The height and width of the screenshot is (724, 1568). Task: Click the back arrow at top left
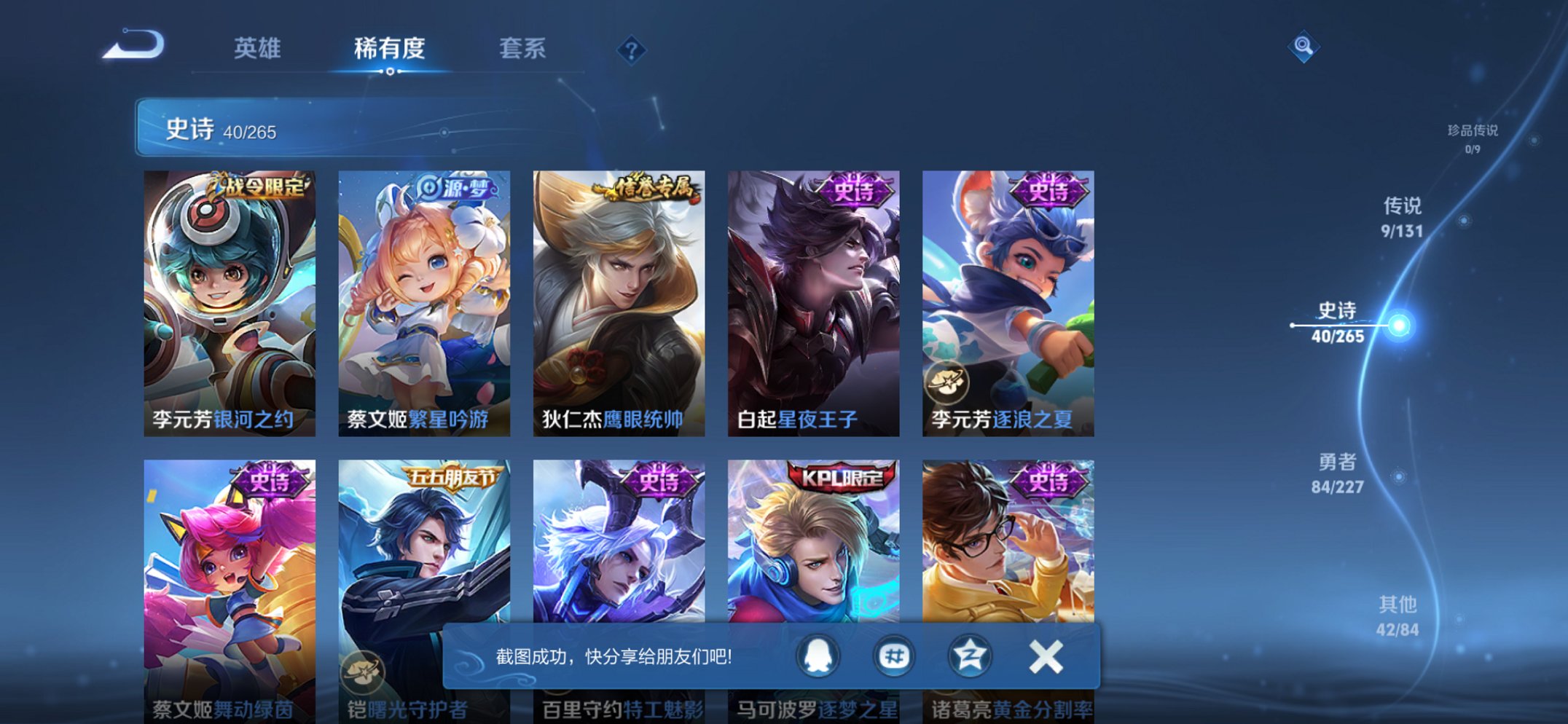point(136,46)
